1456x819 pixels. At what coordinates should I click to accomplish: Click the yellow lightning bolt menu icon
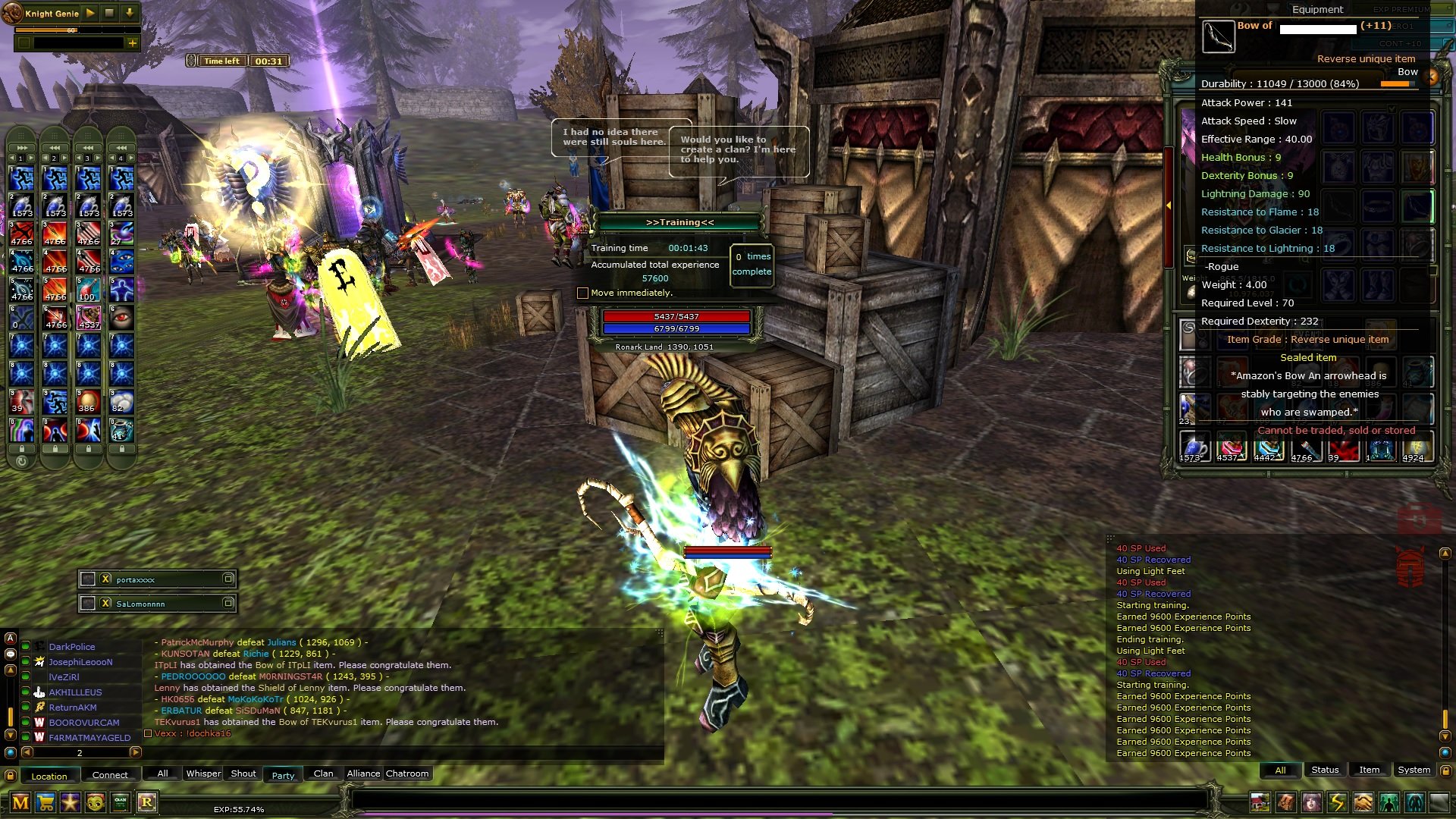[x=1337, y=802]
